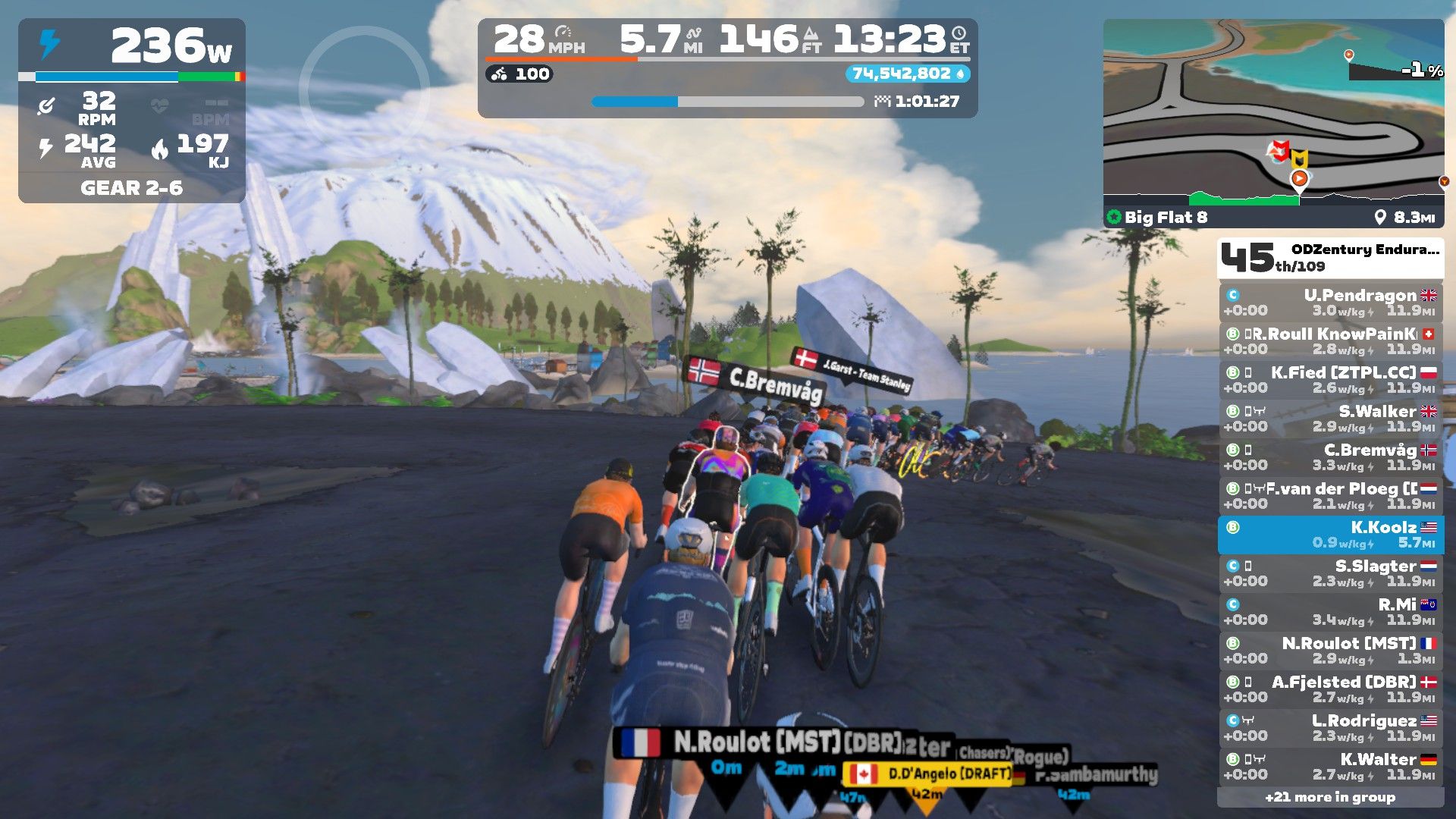
Task: Select K.Walter rider row
Action: coord(1331,767)
